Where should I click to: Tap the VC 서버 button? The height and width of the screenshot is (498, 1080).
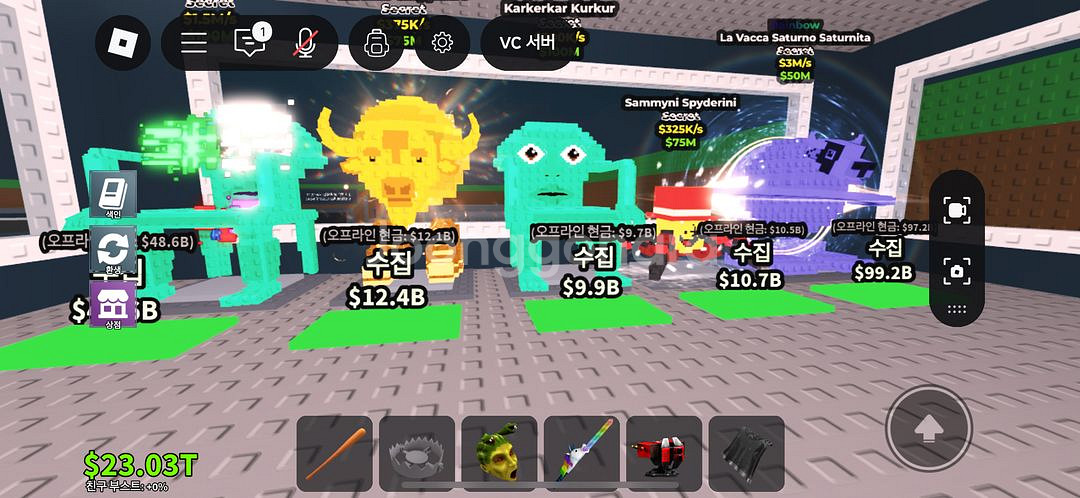[x=527, y=42]
